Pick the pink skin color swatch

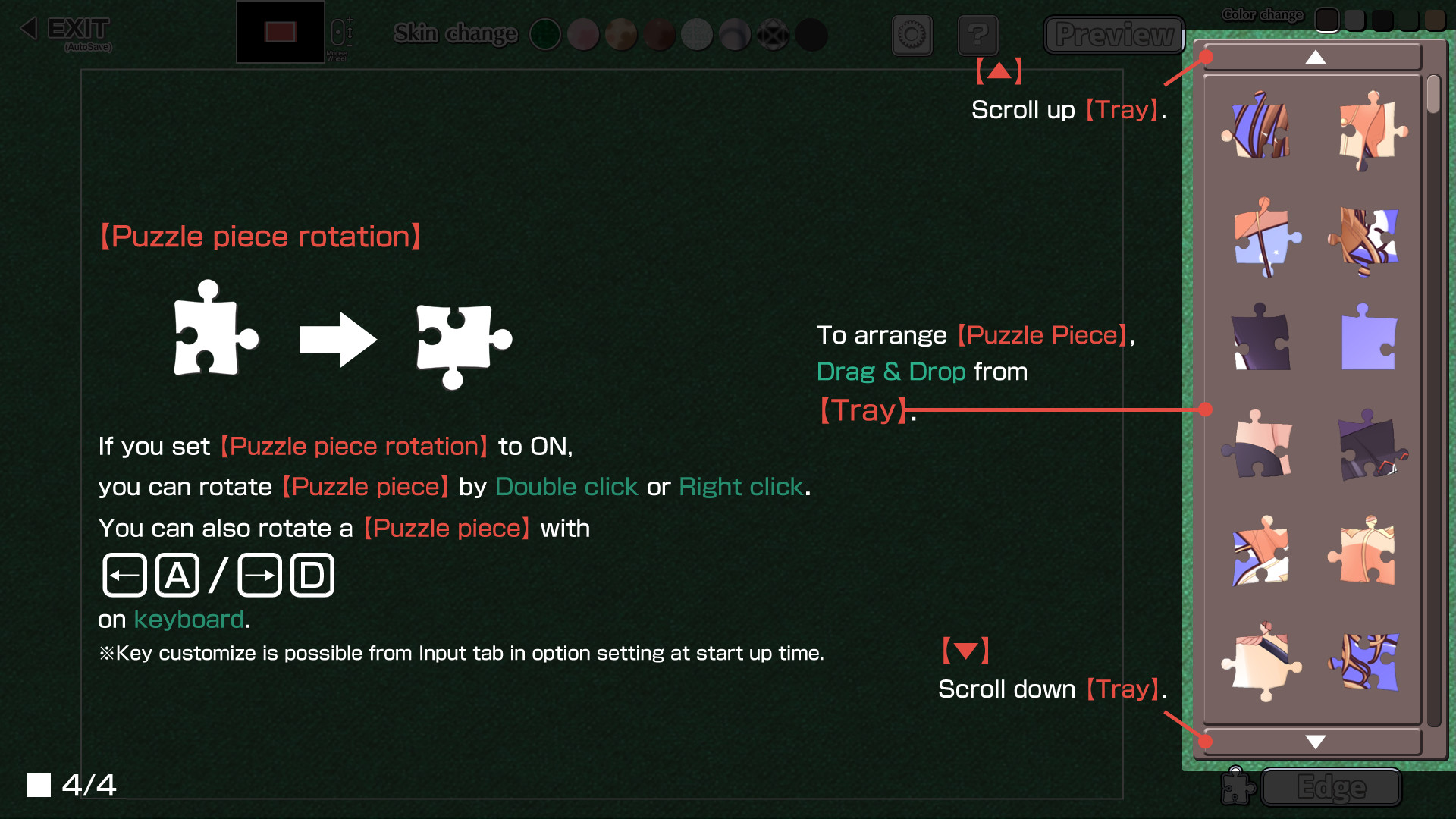click(x=583, y=35)
